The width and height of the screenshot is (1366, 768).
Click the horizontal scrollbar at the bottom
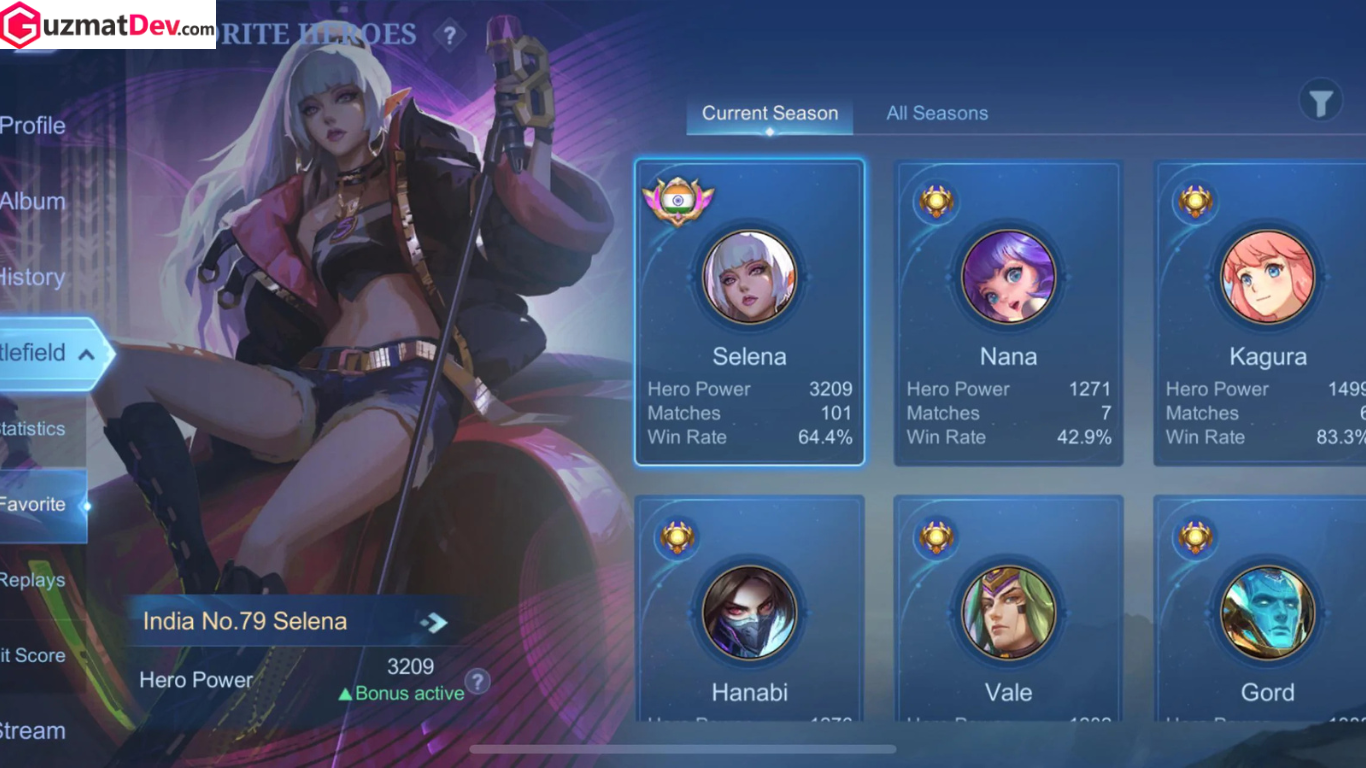[x=683, y=747]
